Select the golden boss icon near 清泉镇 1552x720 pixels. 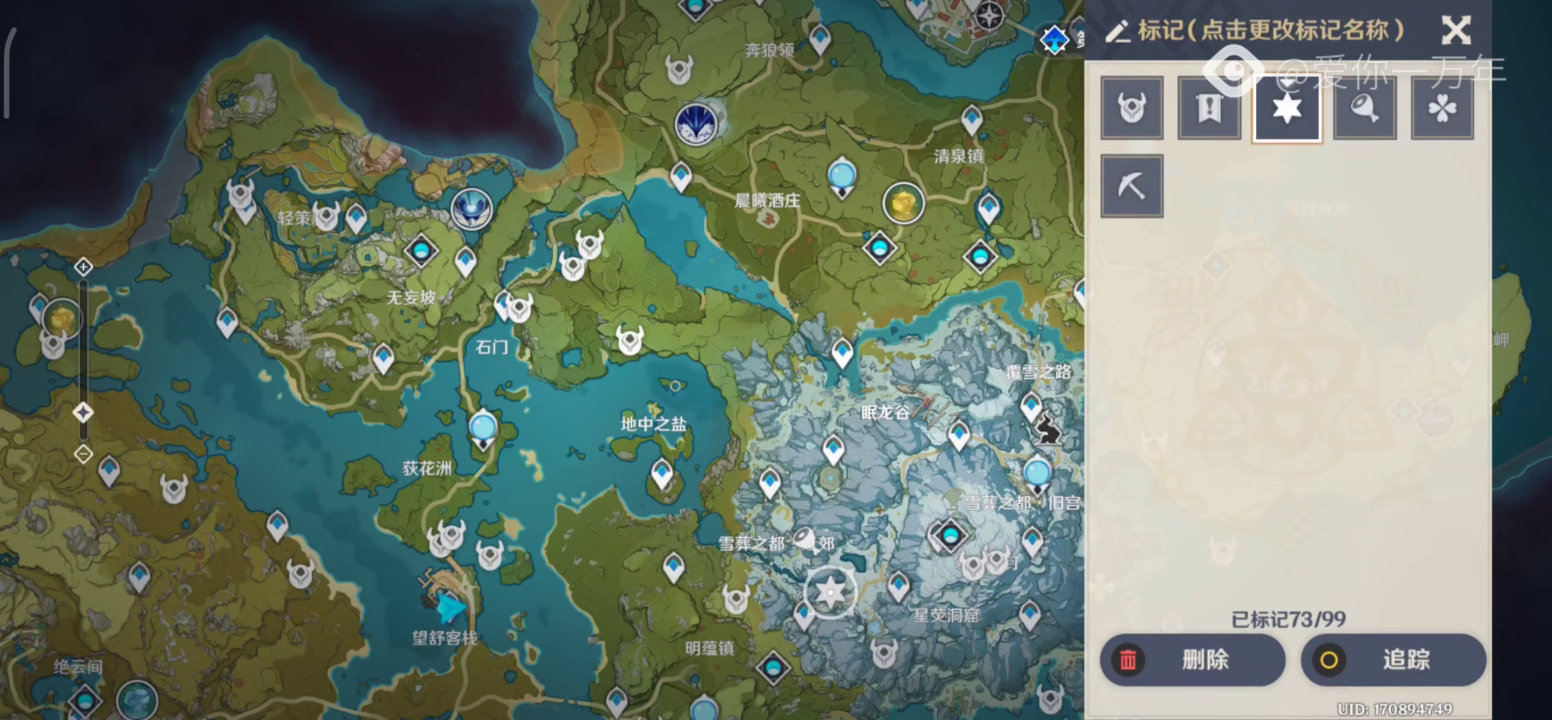[903, 203]
